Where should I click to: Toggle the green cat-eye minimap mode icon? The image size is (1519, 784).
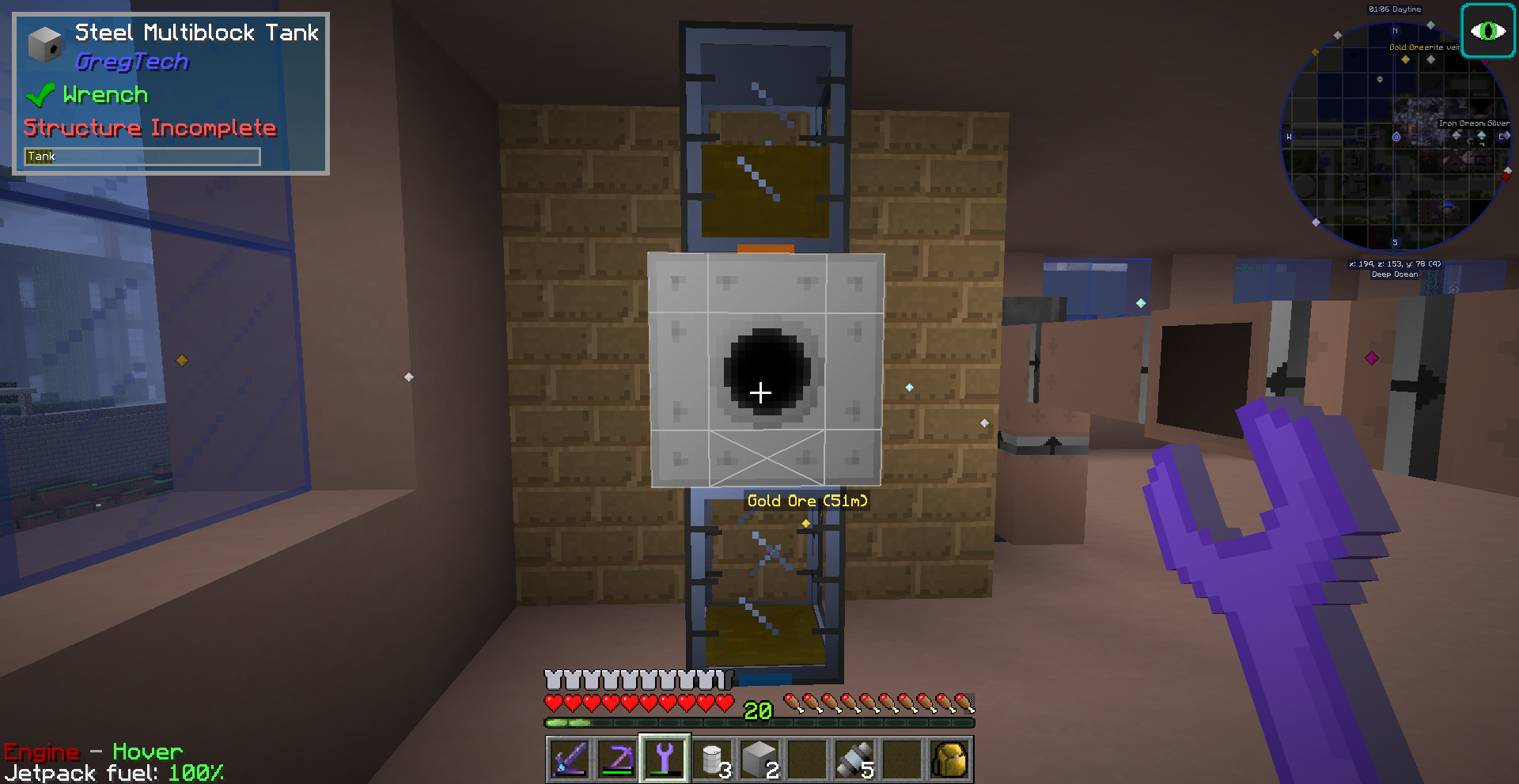pos(1488,30)
